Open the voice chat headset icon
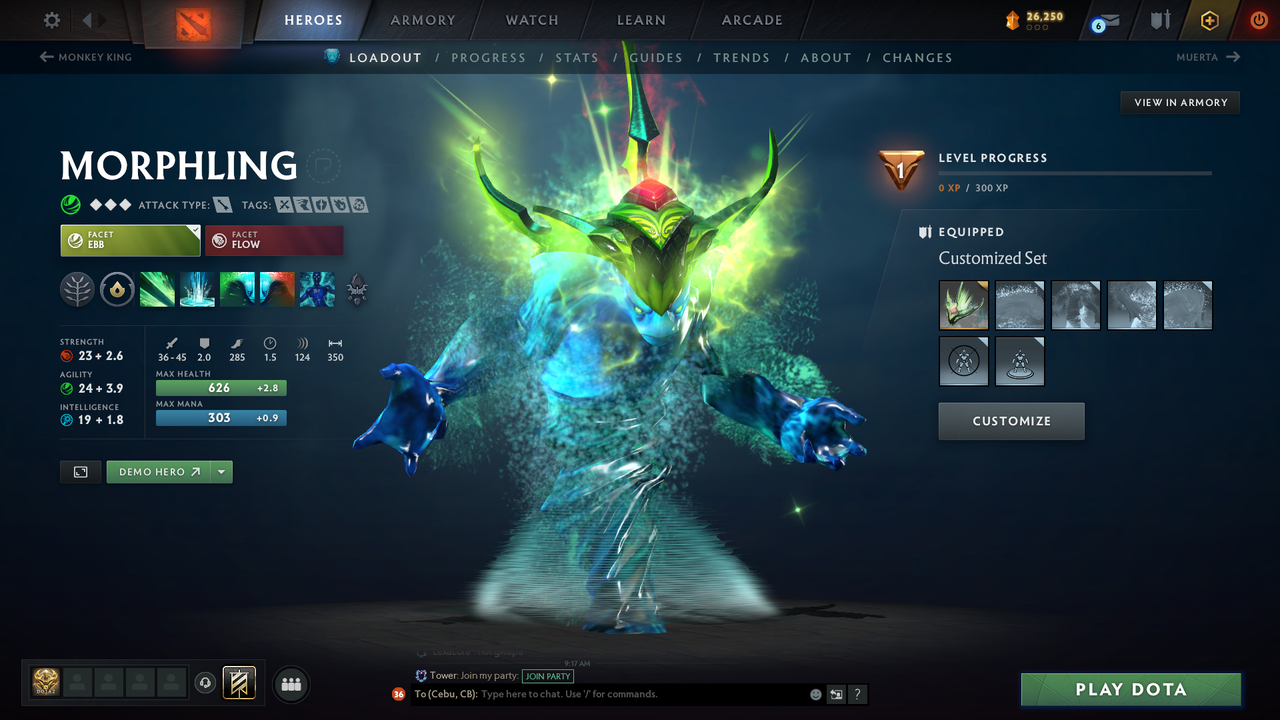The height and width of the screenshot is (720, 1280). (x=205, y=682)
